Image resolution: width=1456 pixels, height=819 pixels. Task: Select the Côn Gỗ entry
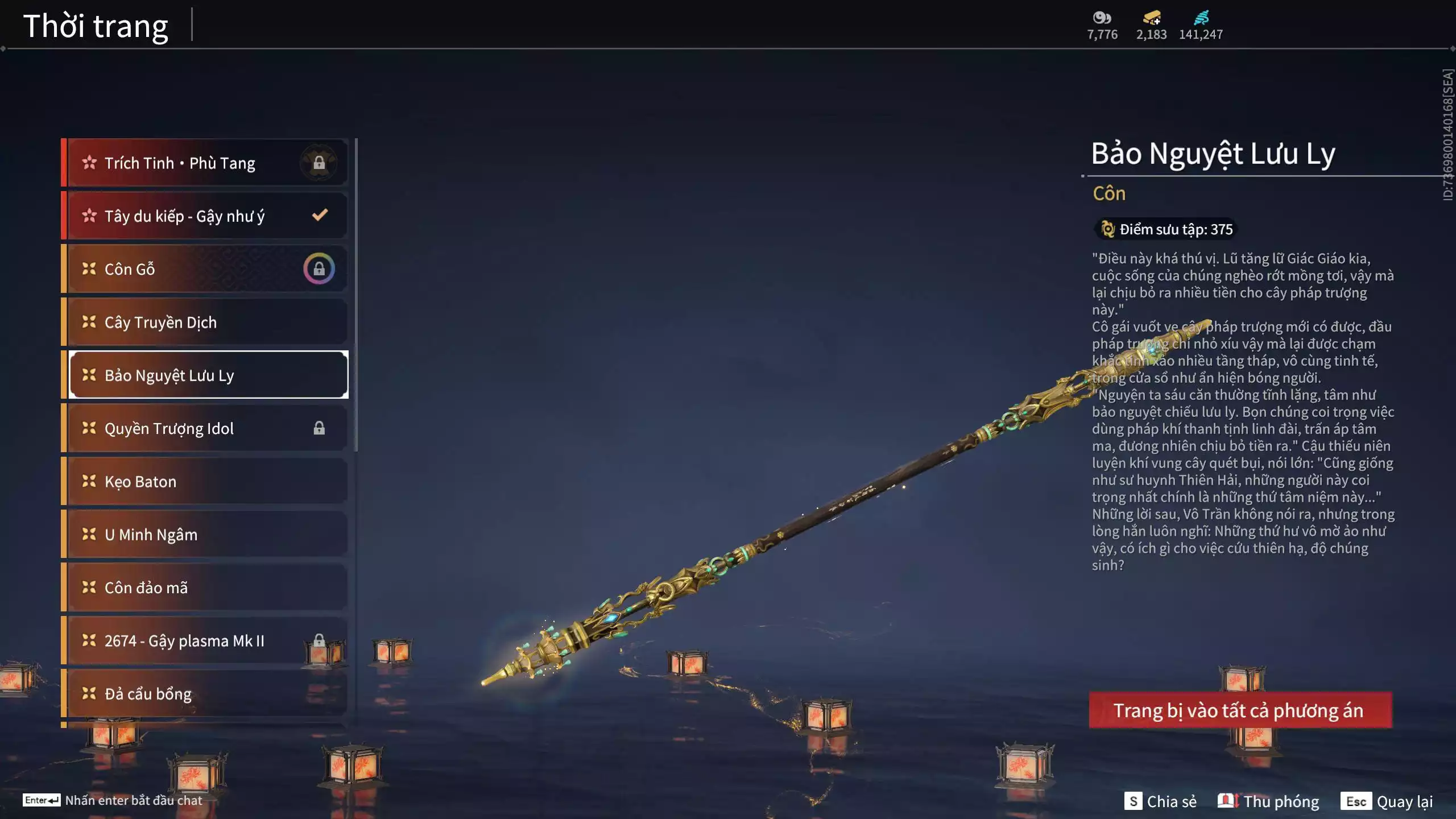coord(208,269)
